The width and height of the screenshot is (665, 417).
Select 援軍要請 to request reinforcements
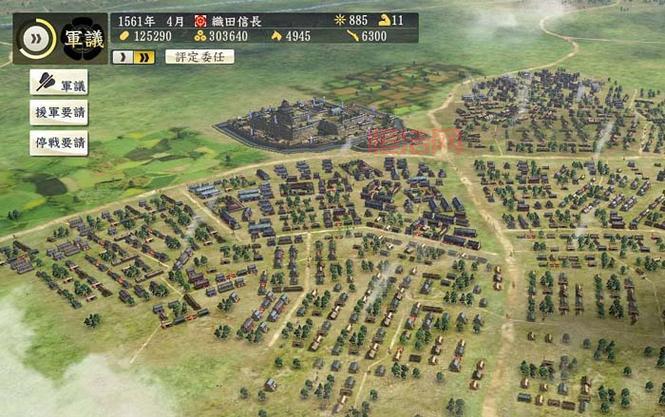(x=59, y=112)
